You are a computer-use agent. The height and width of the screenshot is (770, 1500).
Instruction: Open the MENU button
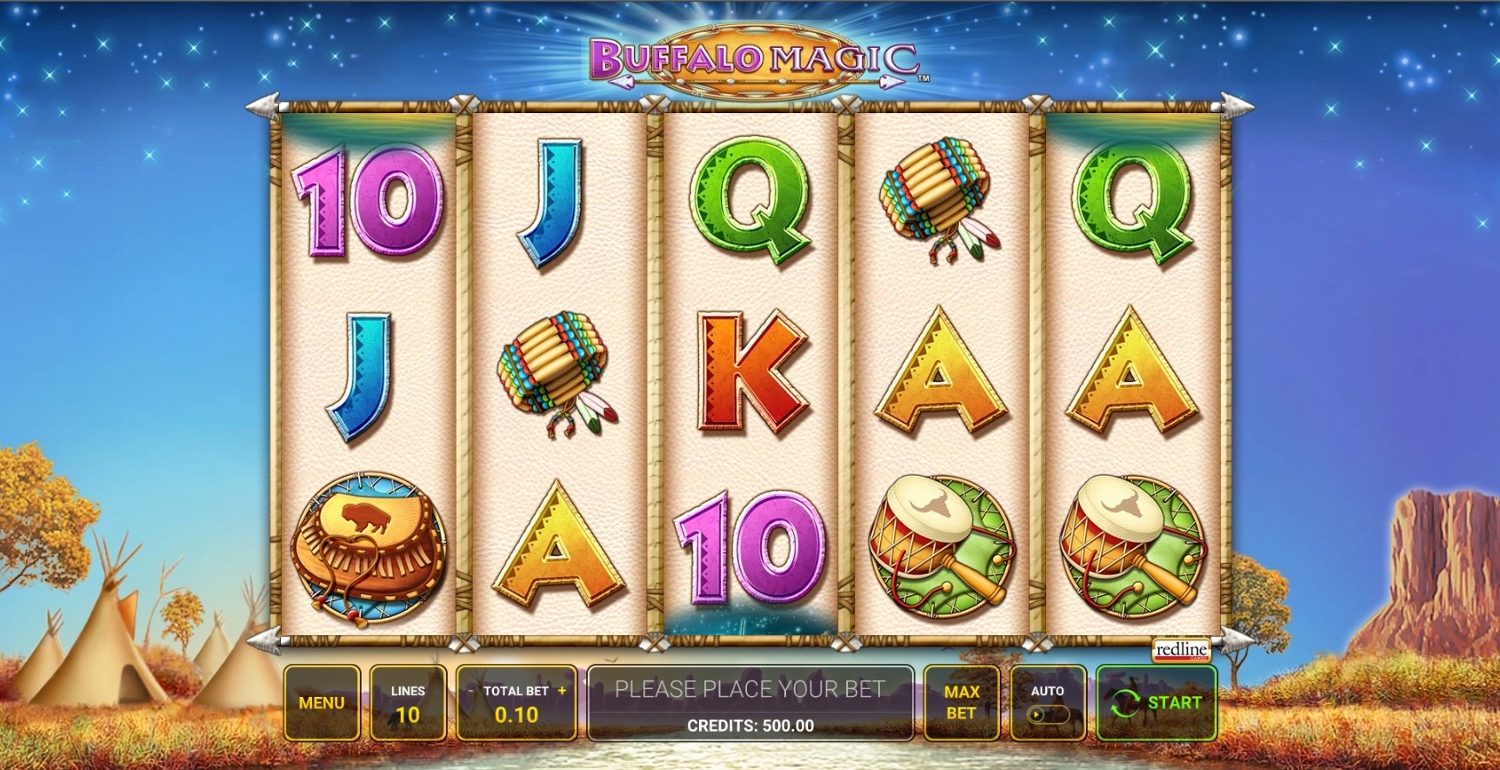[321, 703]
